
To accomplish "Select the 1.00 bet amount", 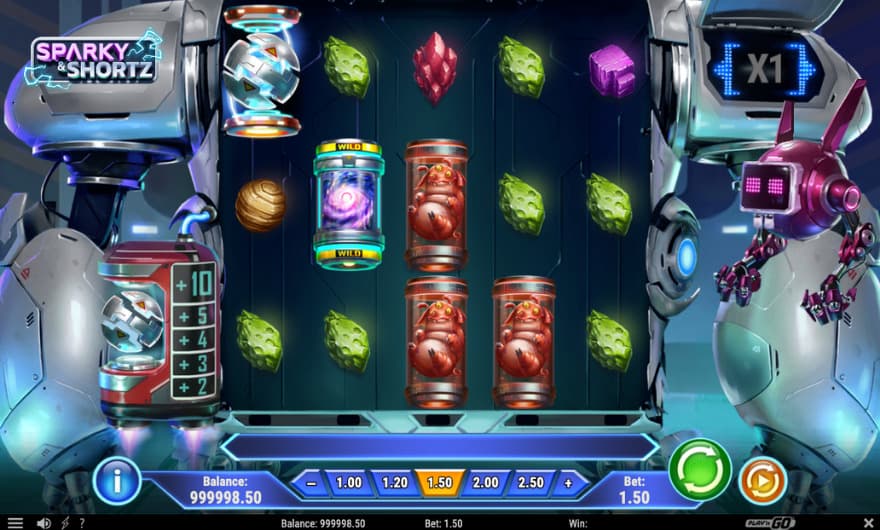I will tap(349, 483).
